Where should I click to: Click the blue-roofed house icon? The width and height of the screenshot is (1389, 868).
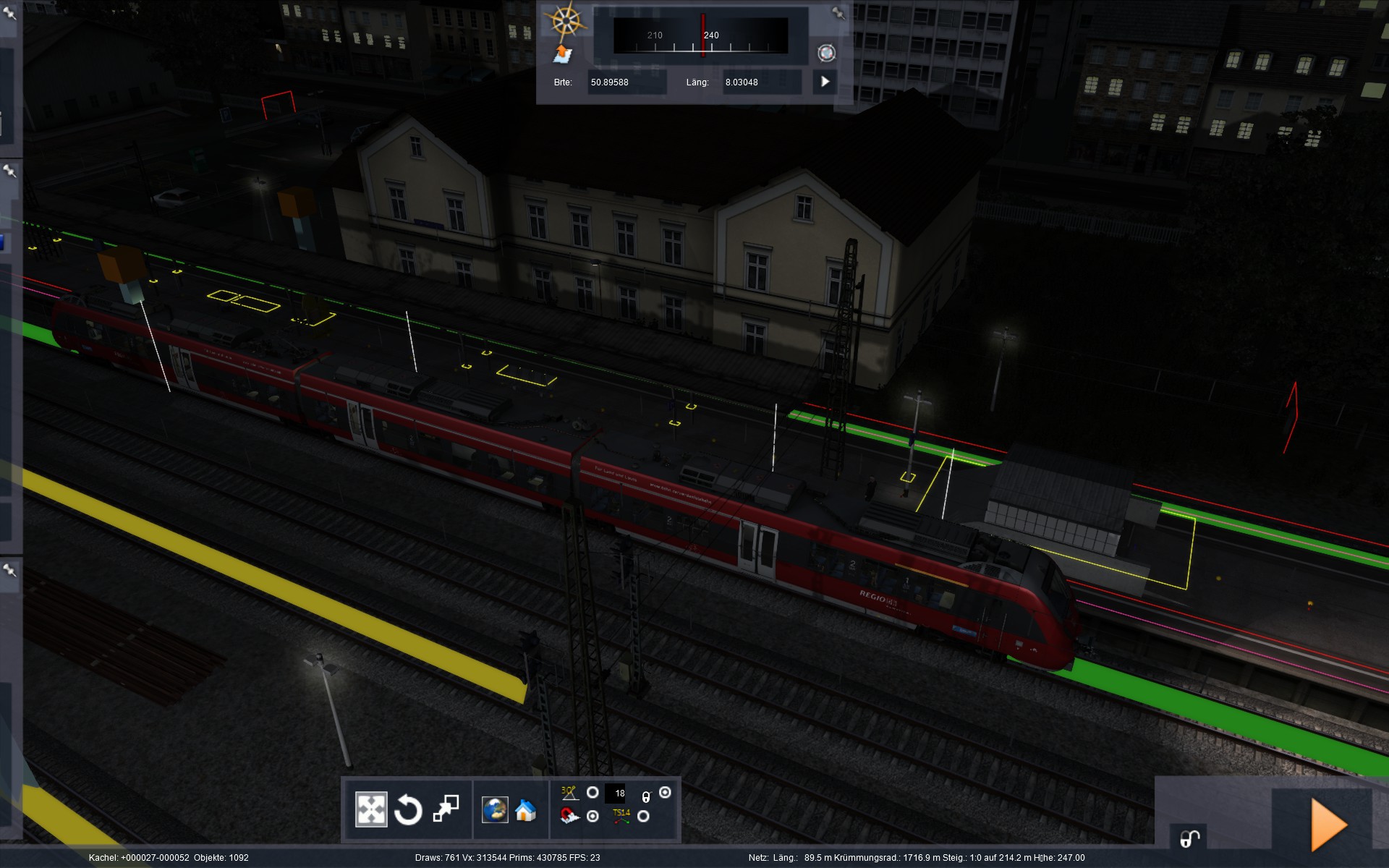[x=526, y=810]
